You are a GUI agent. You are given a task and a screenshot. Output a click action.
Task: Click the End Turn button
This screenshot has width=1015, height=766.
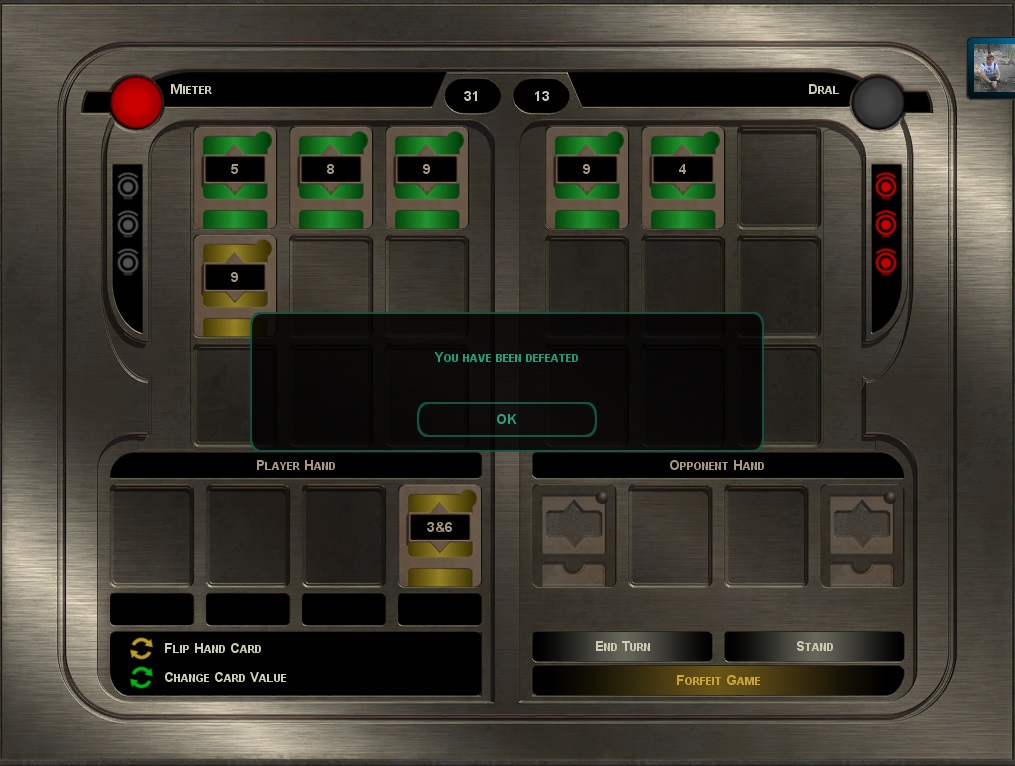click(622, 646)
